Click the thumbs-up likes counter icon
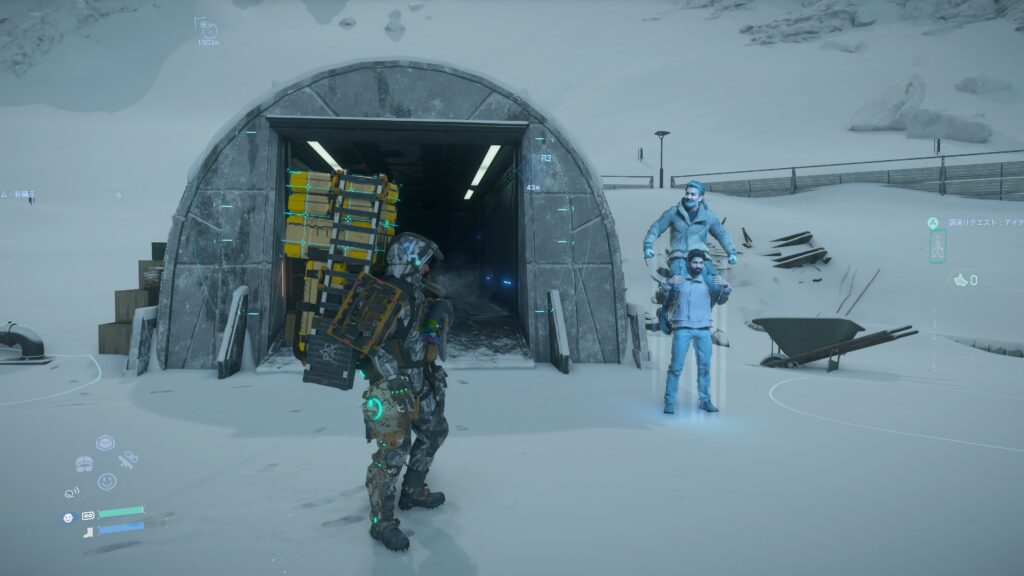Screen dimensions: 1024x576 point(961,281)
